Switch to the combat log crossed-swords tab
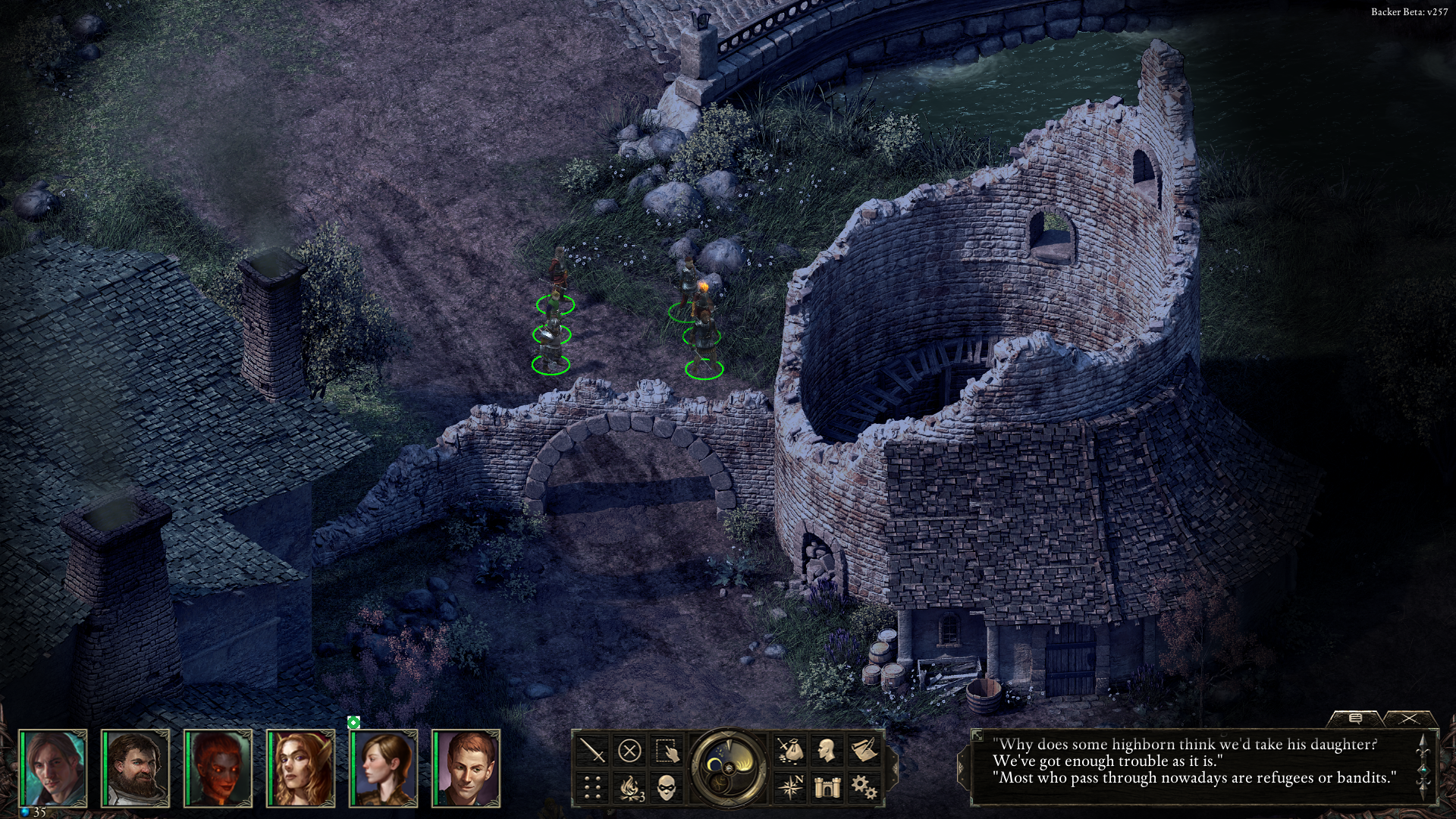 tap(1409, 718)
